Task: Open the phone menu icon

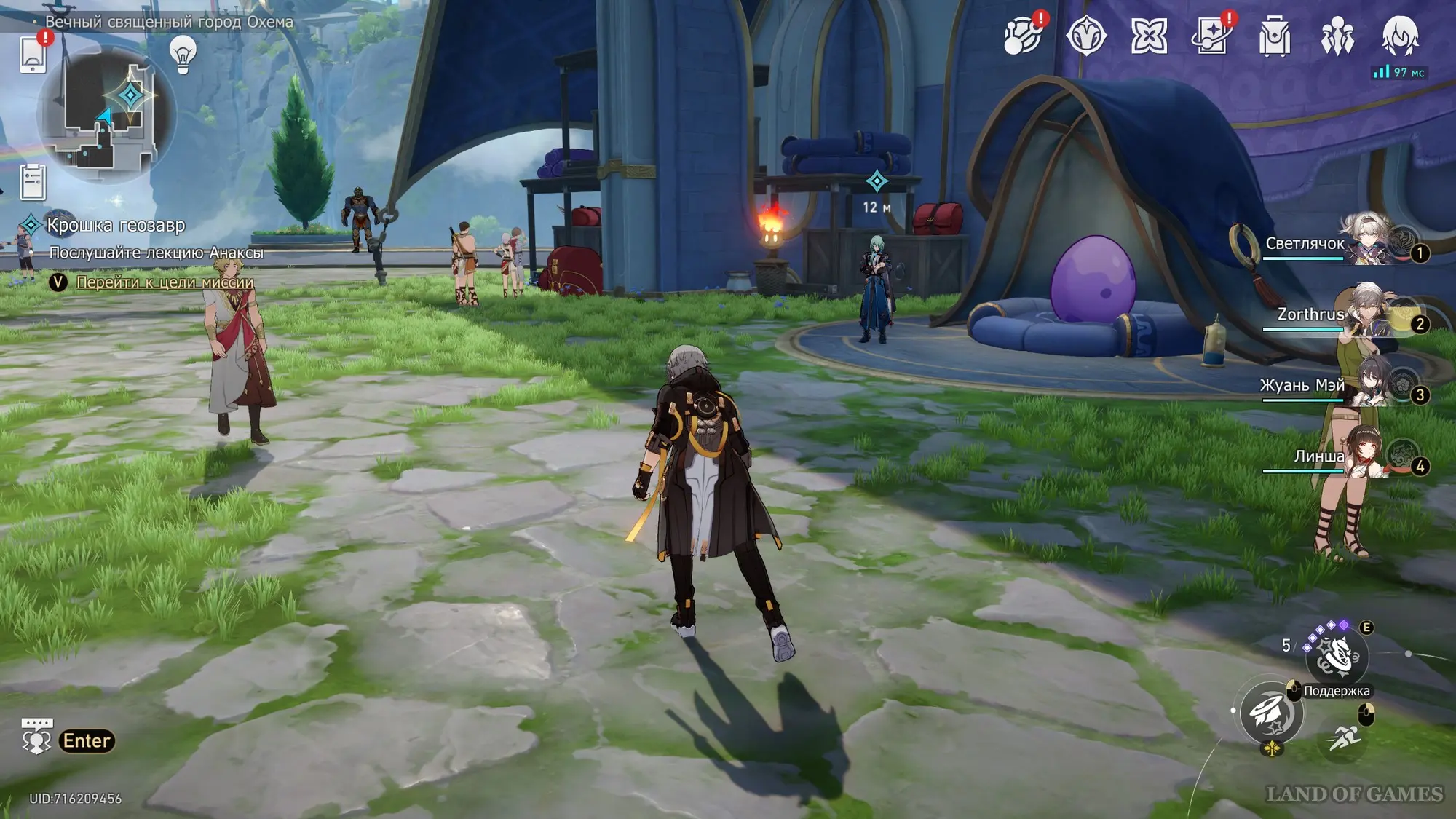Action: pyautogui.click(x=33, y=55)
